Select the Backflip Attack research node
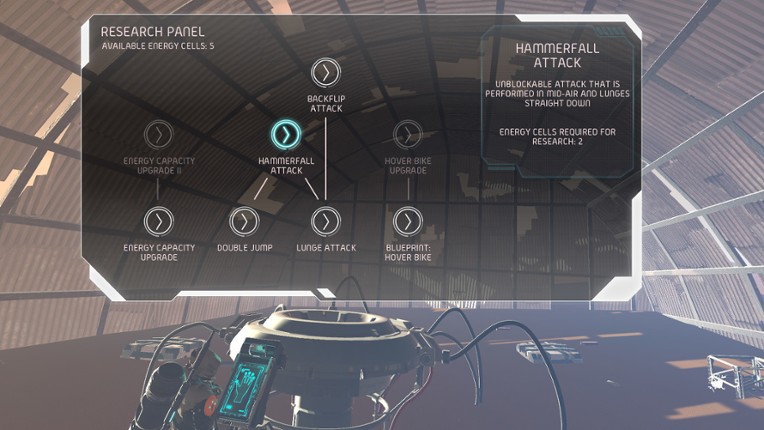The height and width of the screenshot is (430, 764). tap(325, 72)
